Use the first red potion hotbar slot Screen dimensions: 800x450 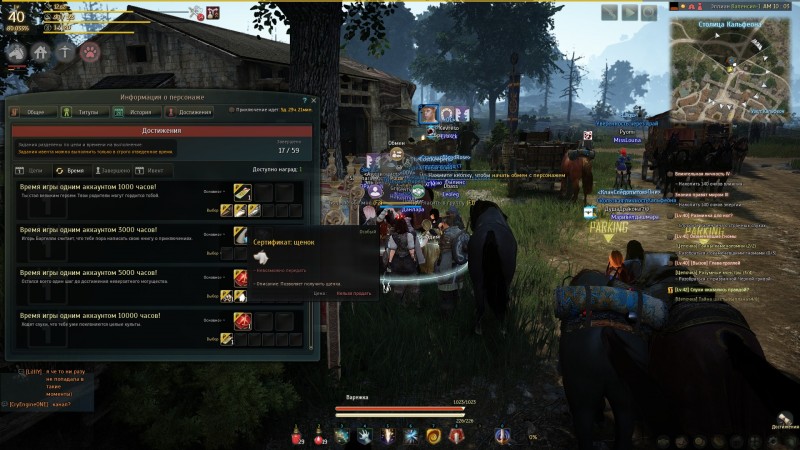coord(297,435)
